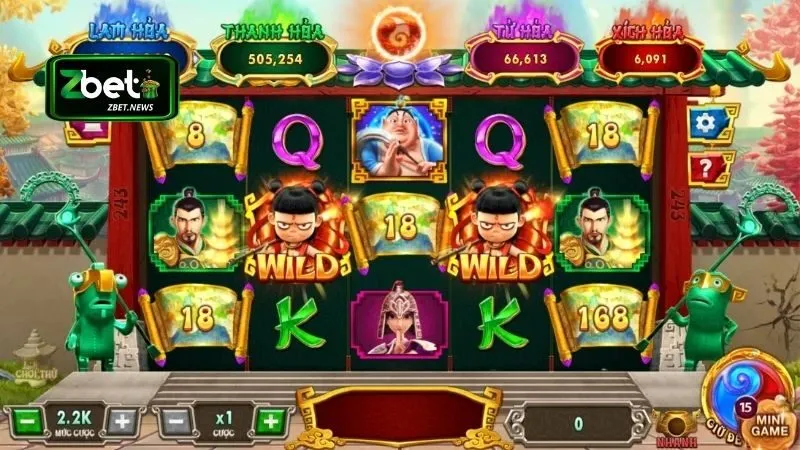The image size is (800, 450).
Task: Increase the Mức Cược bet level
Action: click(x=122, y=421)
